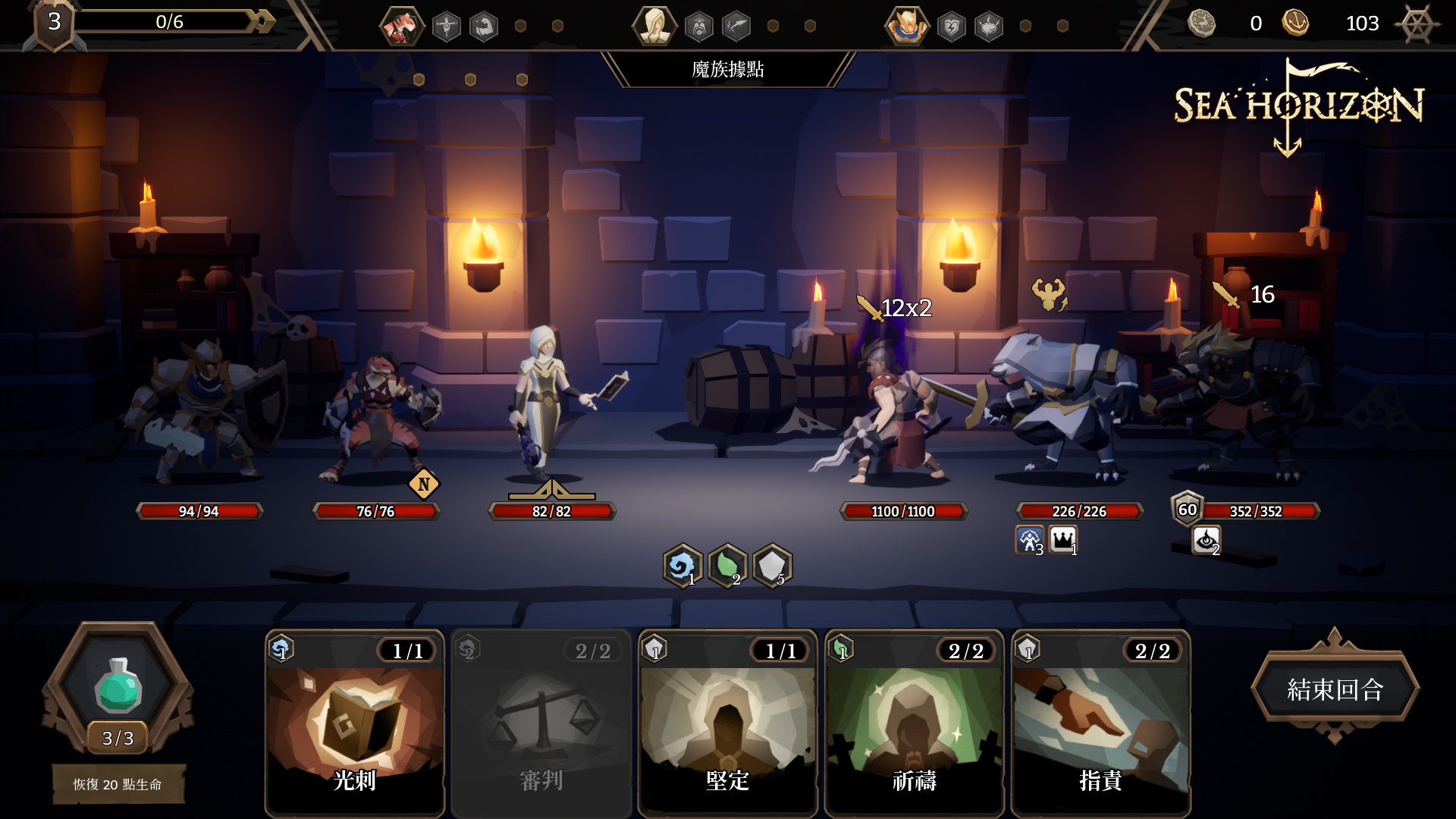Inspect the eye status effect icon
The width and height of the screenshot is (1456, 819).
click(x=1206, y=540)
